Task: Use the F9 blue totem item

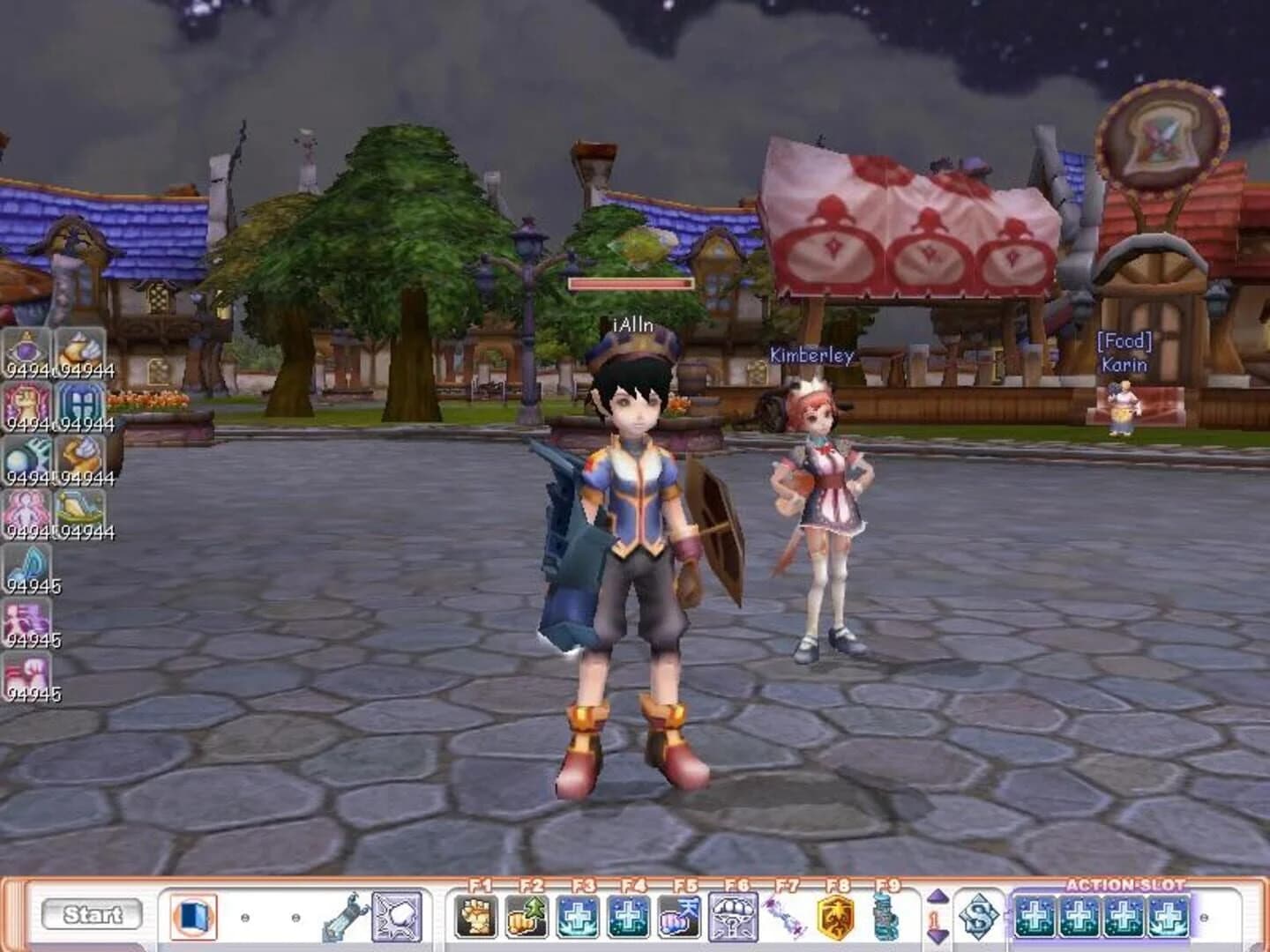Action: [x=885, y=919]
